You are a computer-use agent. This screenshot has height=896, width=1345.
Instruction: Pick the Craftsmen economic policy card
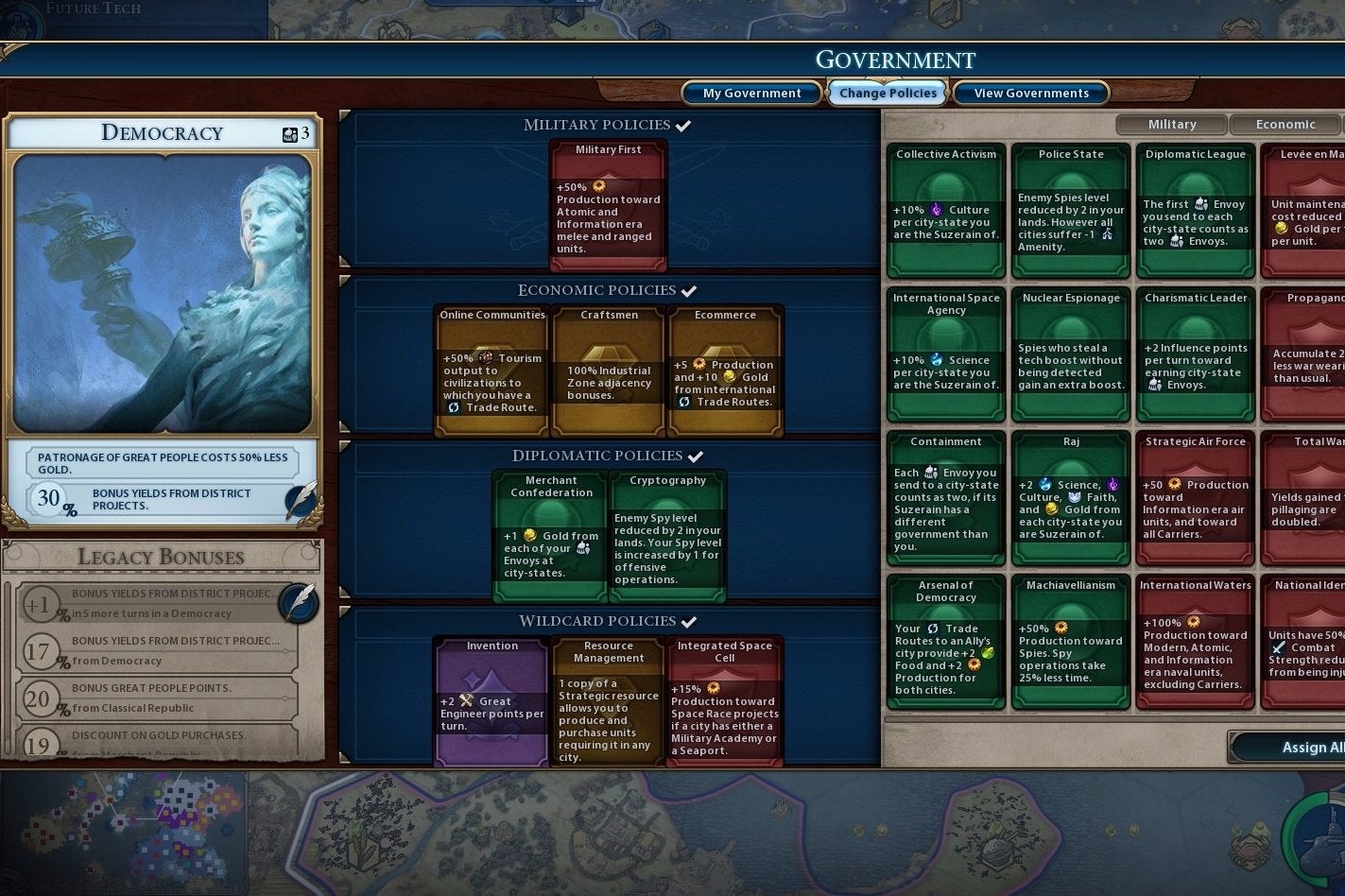[x=608, y=369]
